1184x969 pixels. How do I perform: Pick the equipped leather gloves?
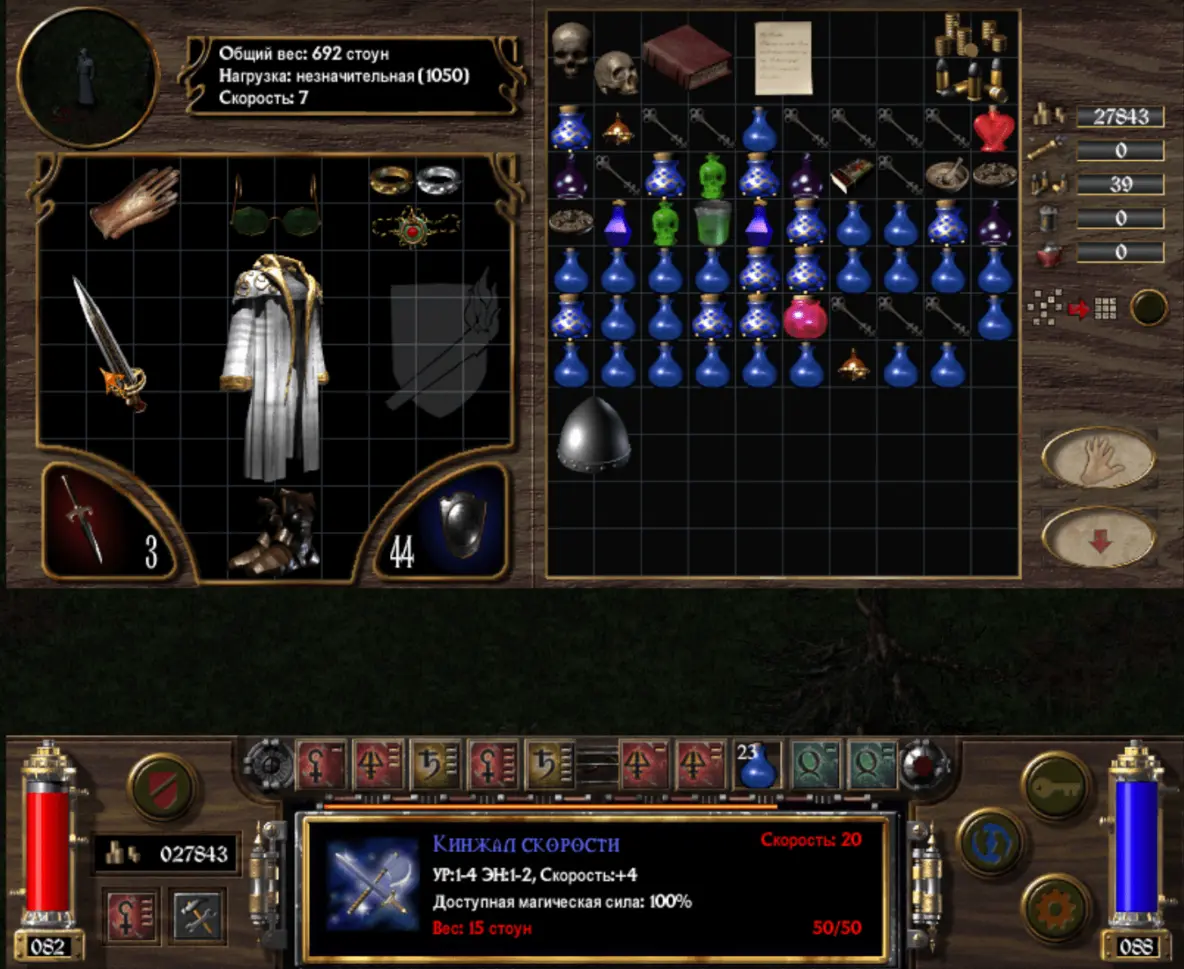(x=135, y=202)
